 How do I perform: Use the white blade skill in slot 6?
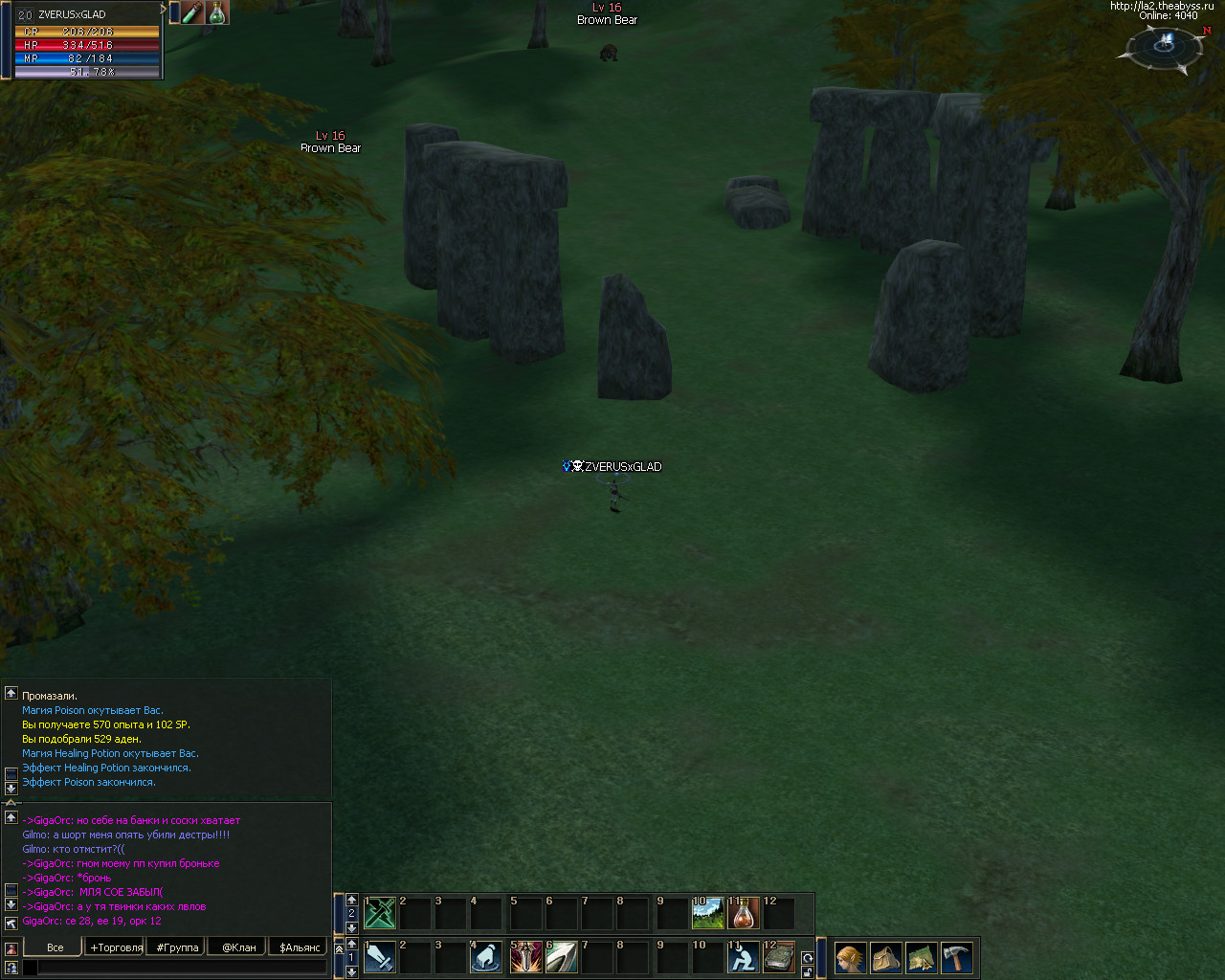click(562, 957)
